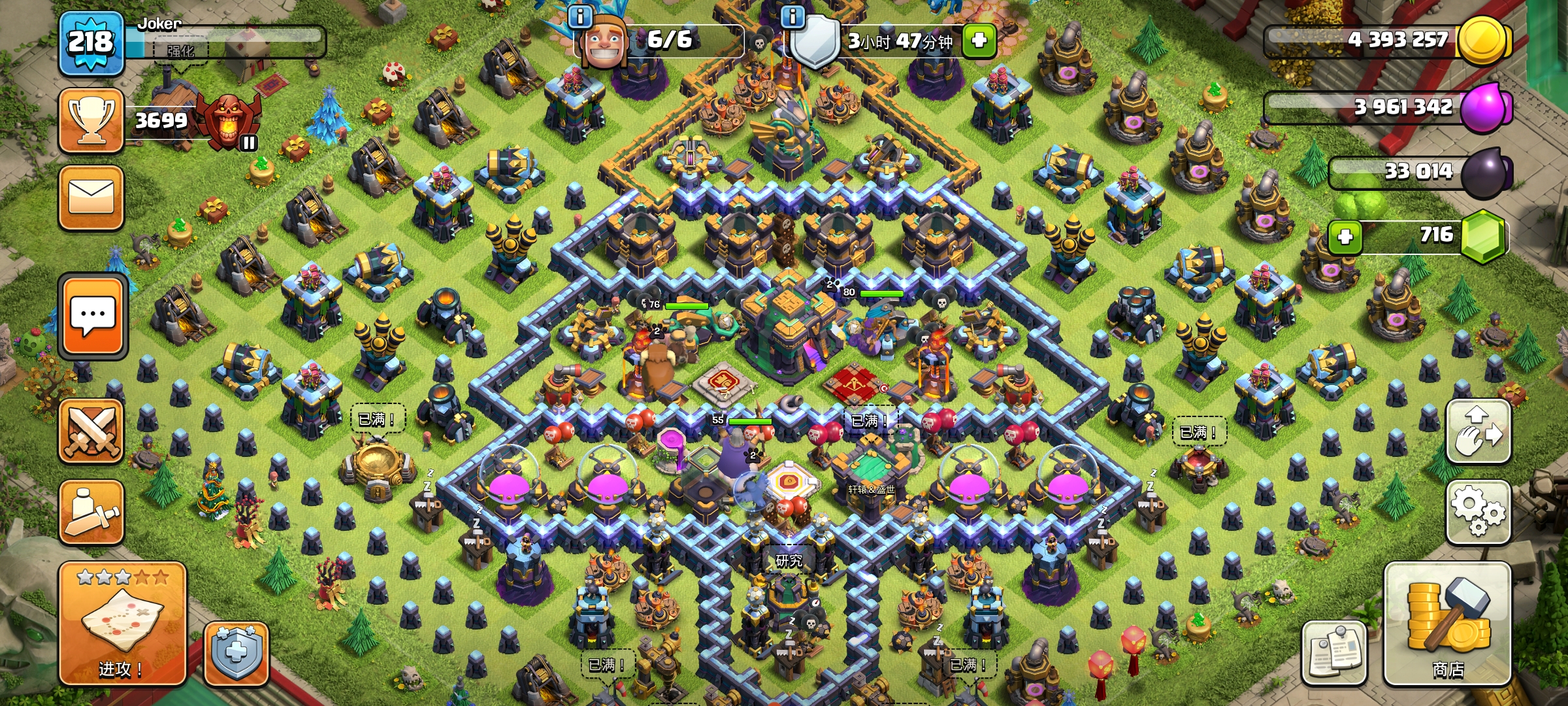The image size is (1568, 706).
Task: Open the army training overview button
Action: tap(91, 513)
